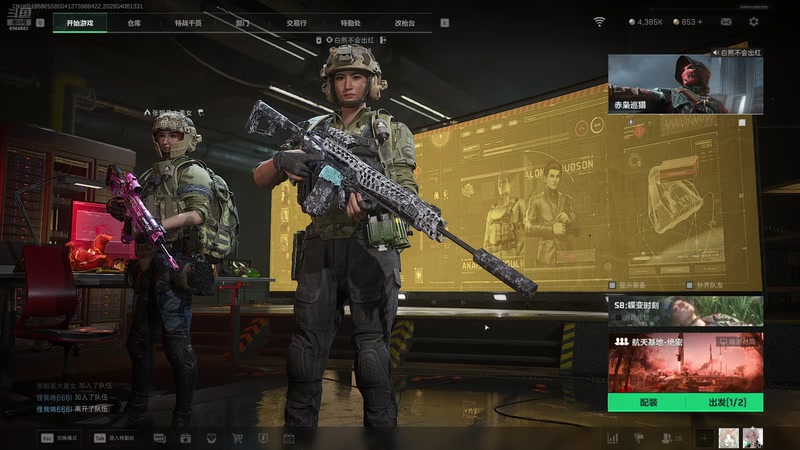This screenshot has height=450, width=800.
Task: View the 赤枭巡猎 event banner
Action: click(x=685, y=83)
